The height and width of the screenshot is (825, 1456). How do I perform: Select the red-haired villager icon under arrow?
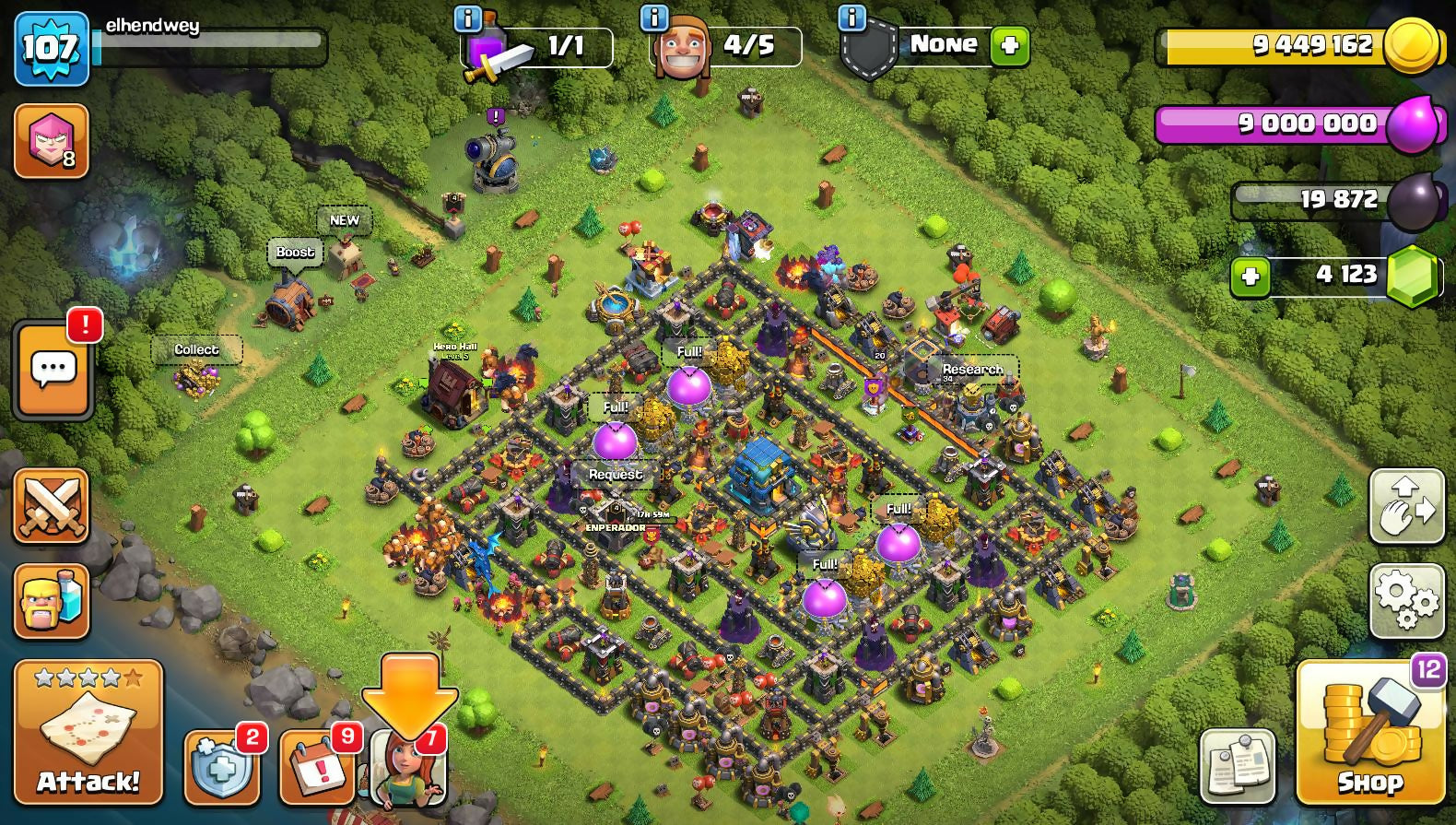coord(407,769)
